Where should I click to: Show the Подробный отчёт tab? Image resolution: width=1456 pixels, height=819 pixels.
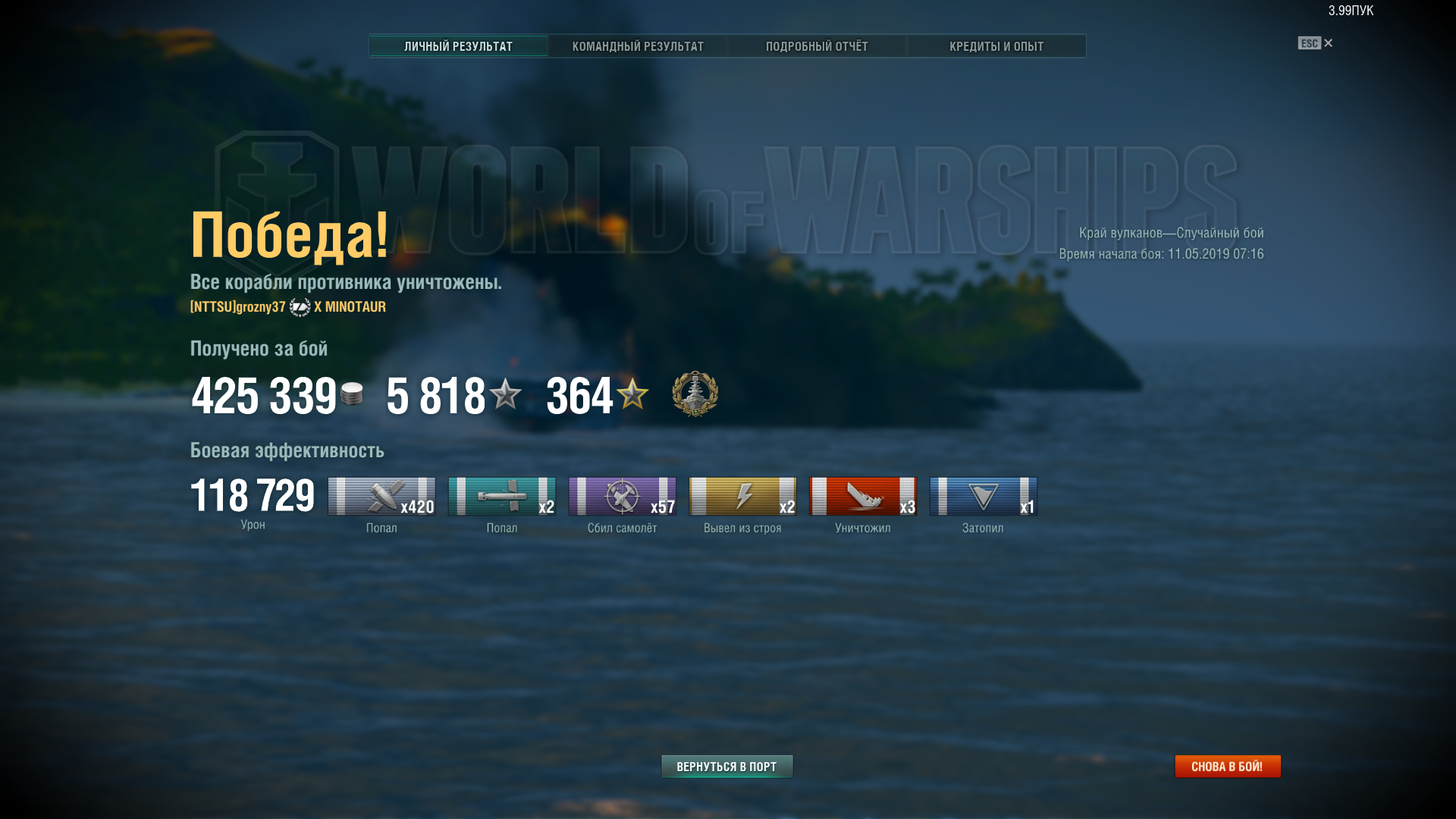[817, 46]
